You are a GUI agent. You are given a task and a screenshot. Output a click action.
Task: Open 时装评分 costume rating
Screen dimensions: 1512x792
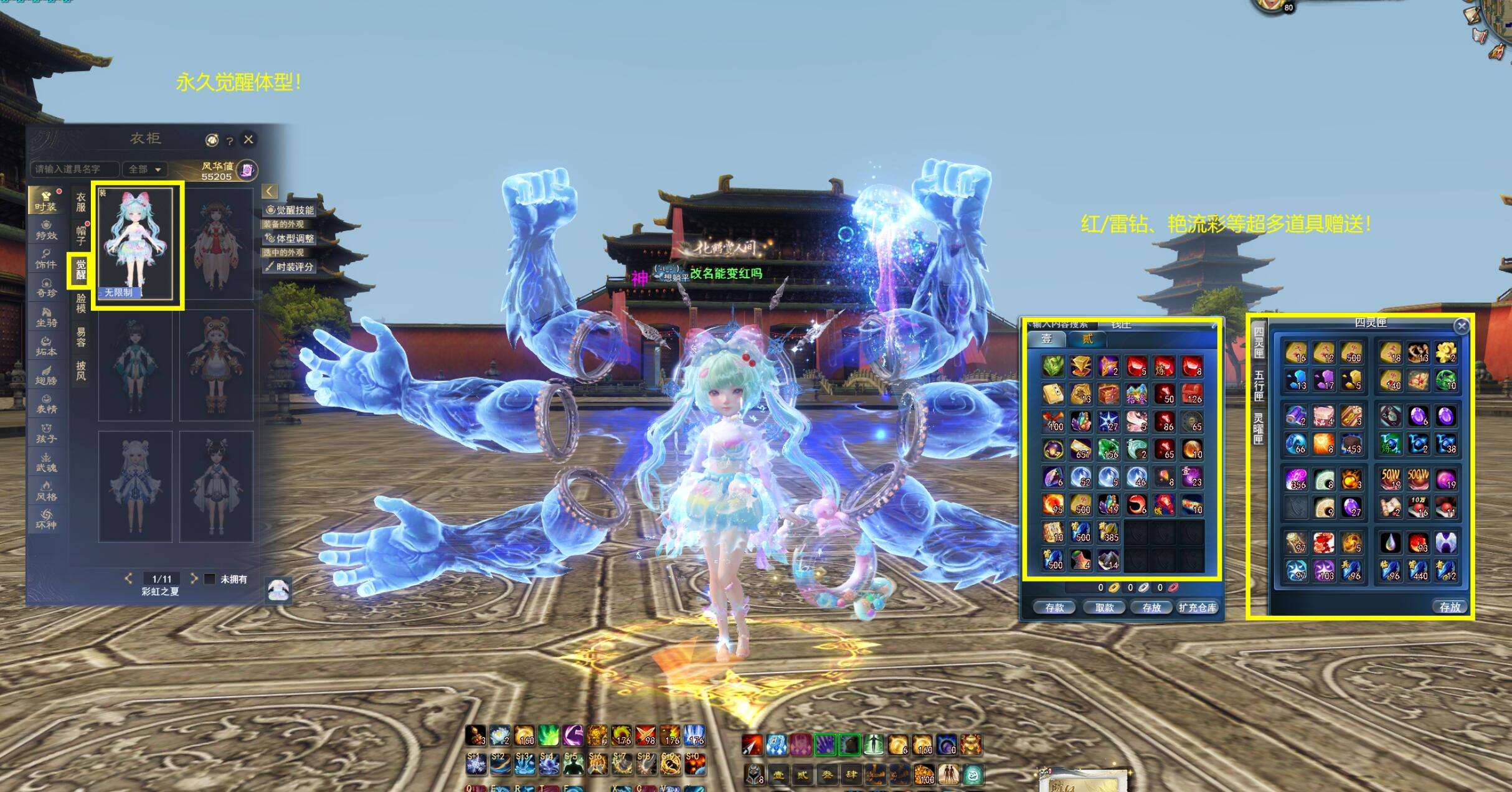tap(290, 267)
